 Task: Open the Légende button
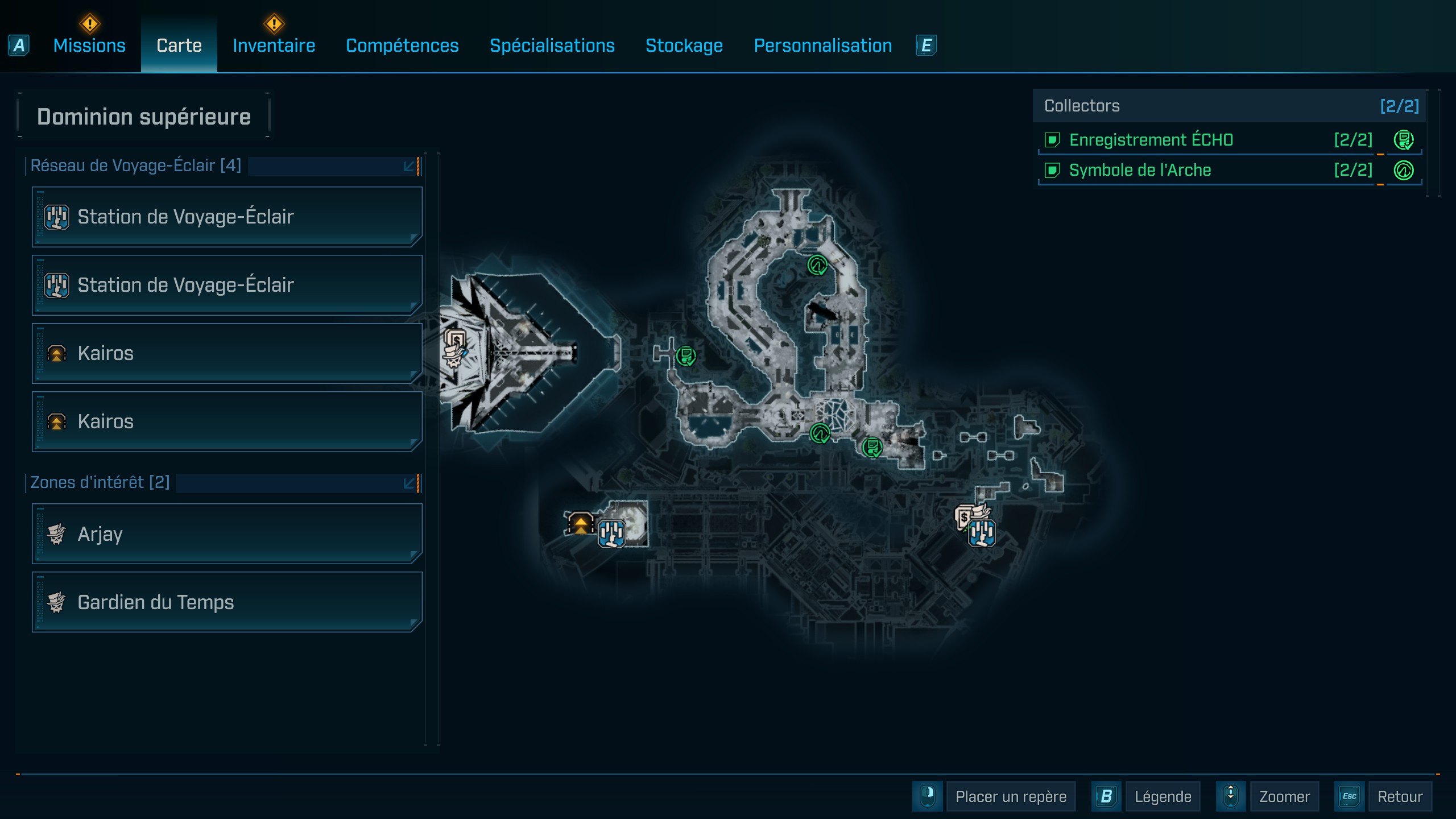[x=1162, y=796]
